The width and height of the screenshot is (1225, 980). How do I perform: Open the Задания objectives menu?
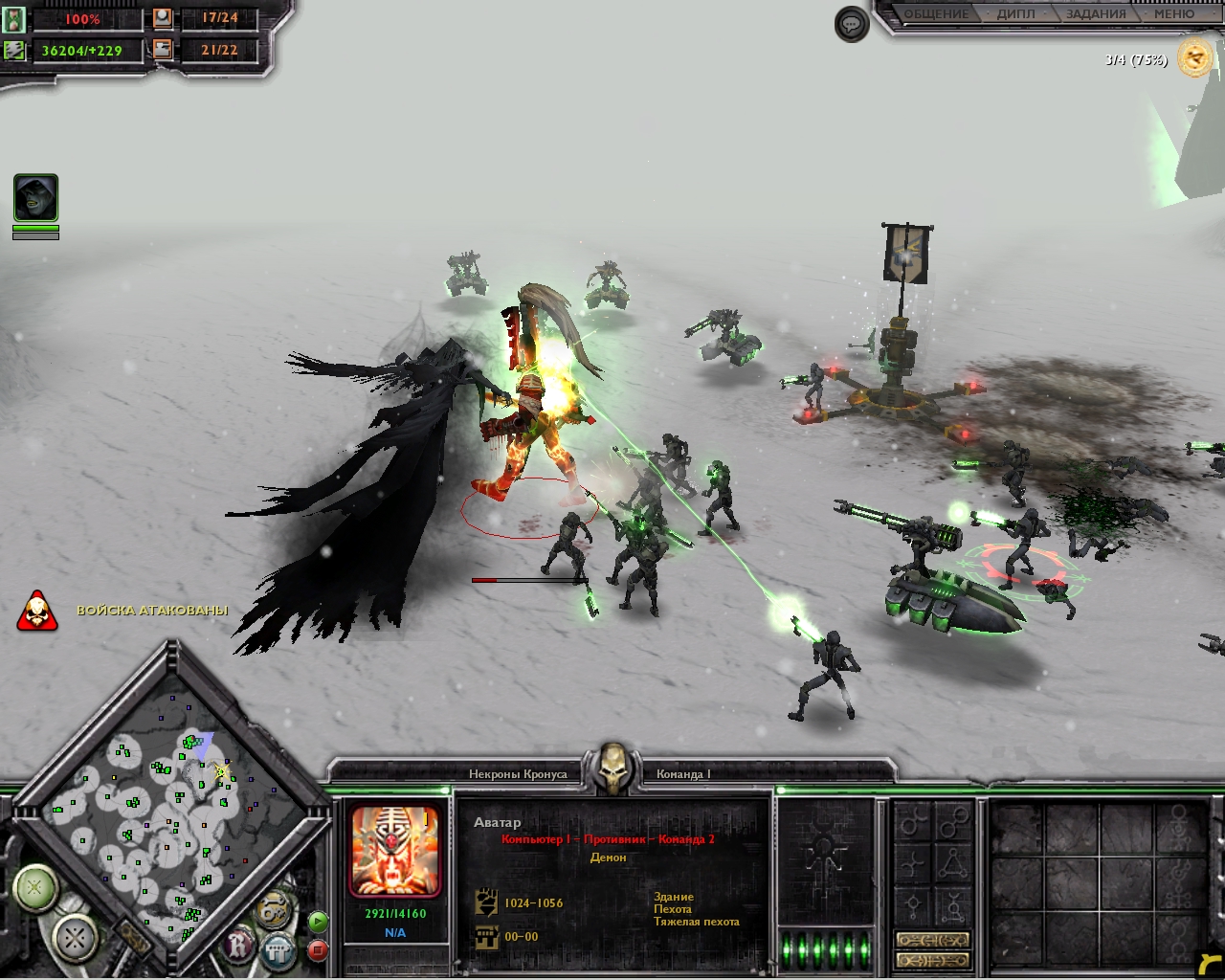click(1095, 14)
